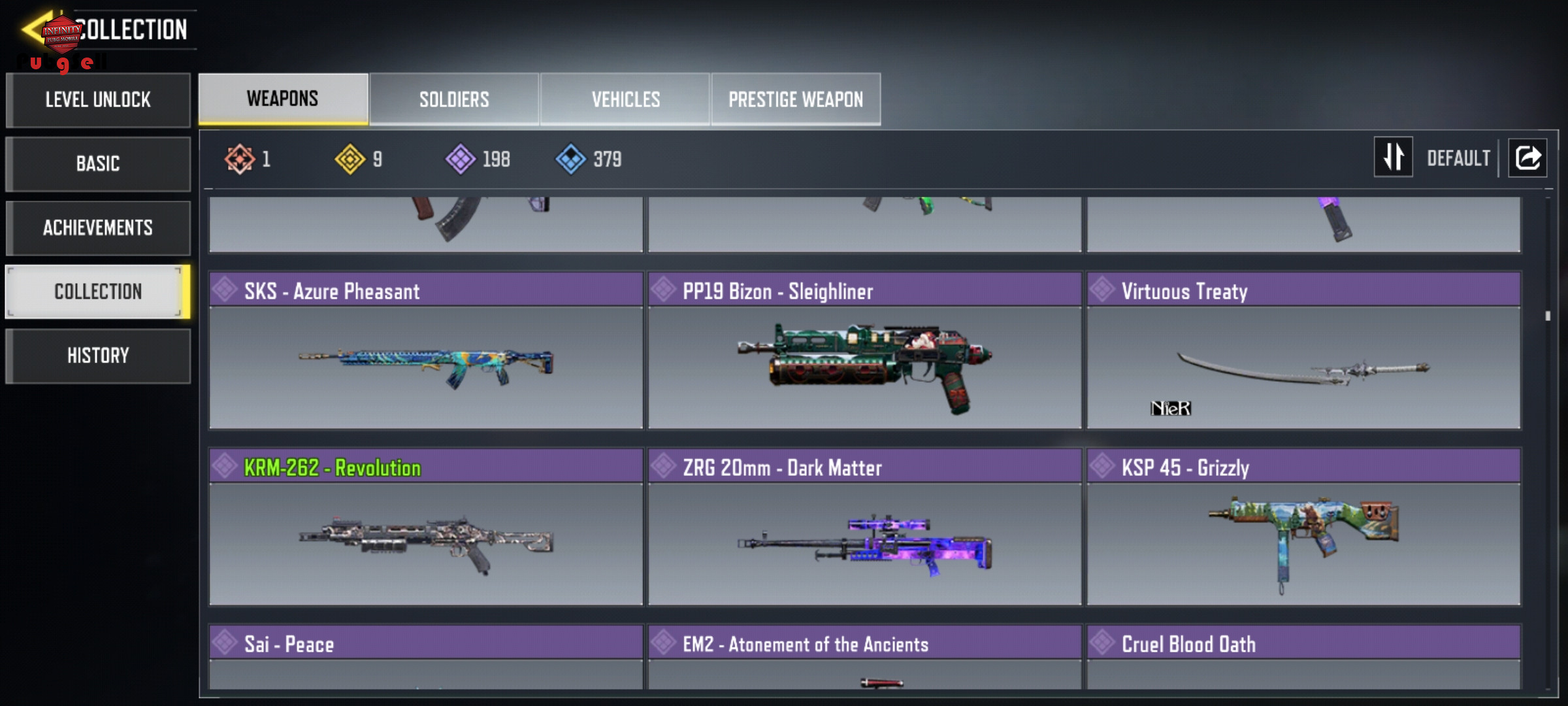Screen dimensions: 1568x706
Task: Switch to the Soldiers tab
Action: [x=454, y=99]
